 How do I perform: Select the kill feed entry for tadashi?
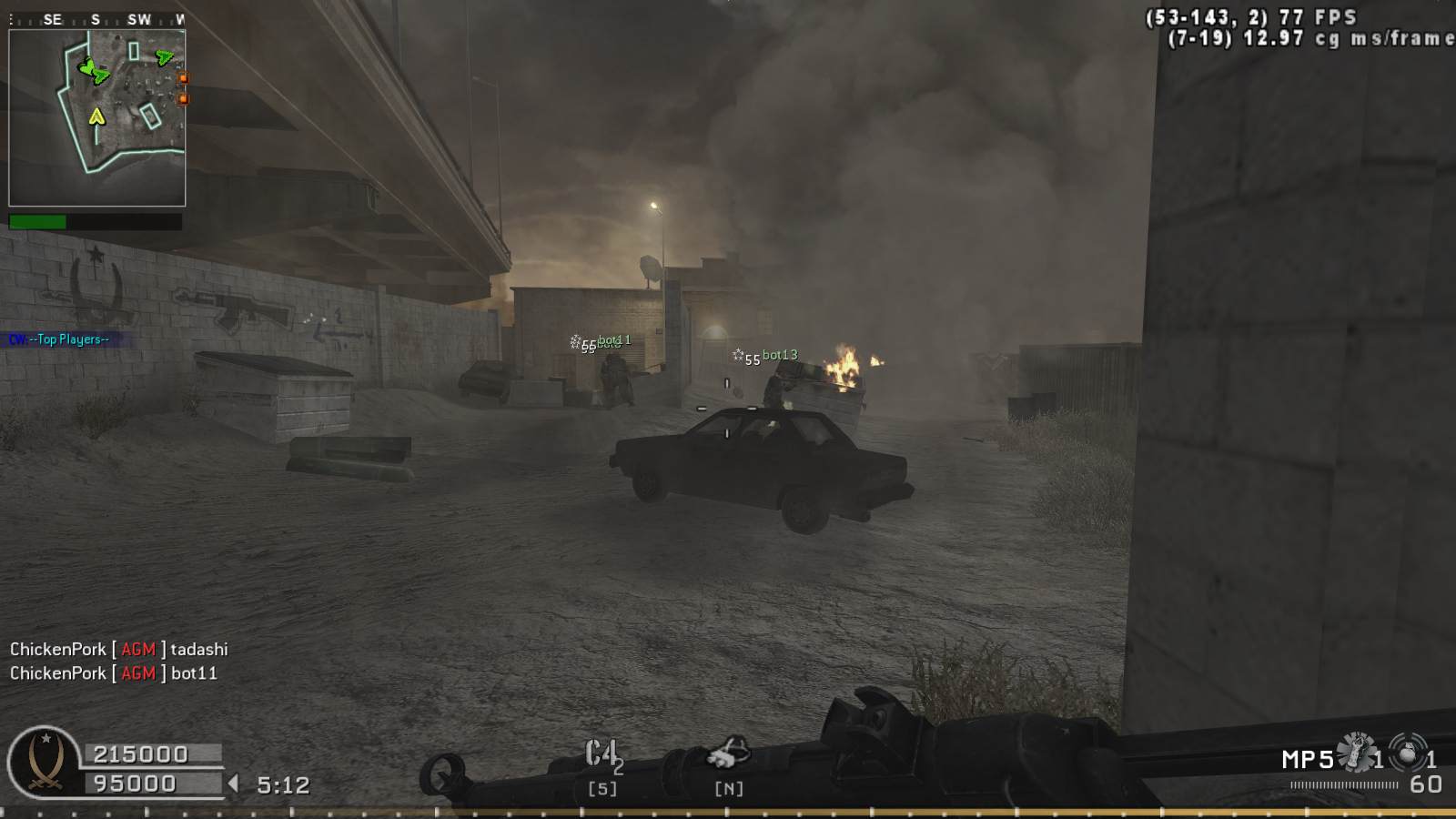point(118,649)
